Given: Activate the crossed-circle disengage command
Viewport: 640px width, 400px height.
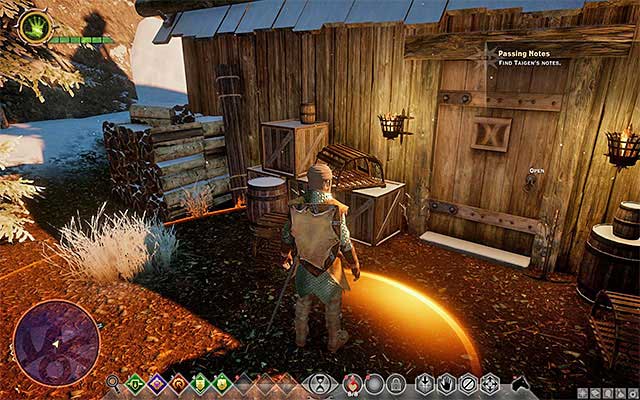Looking at the screenshot, I should pyautogui.click(x=467, y=383).
